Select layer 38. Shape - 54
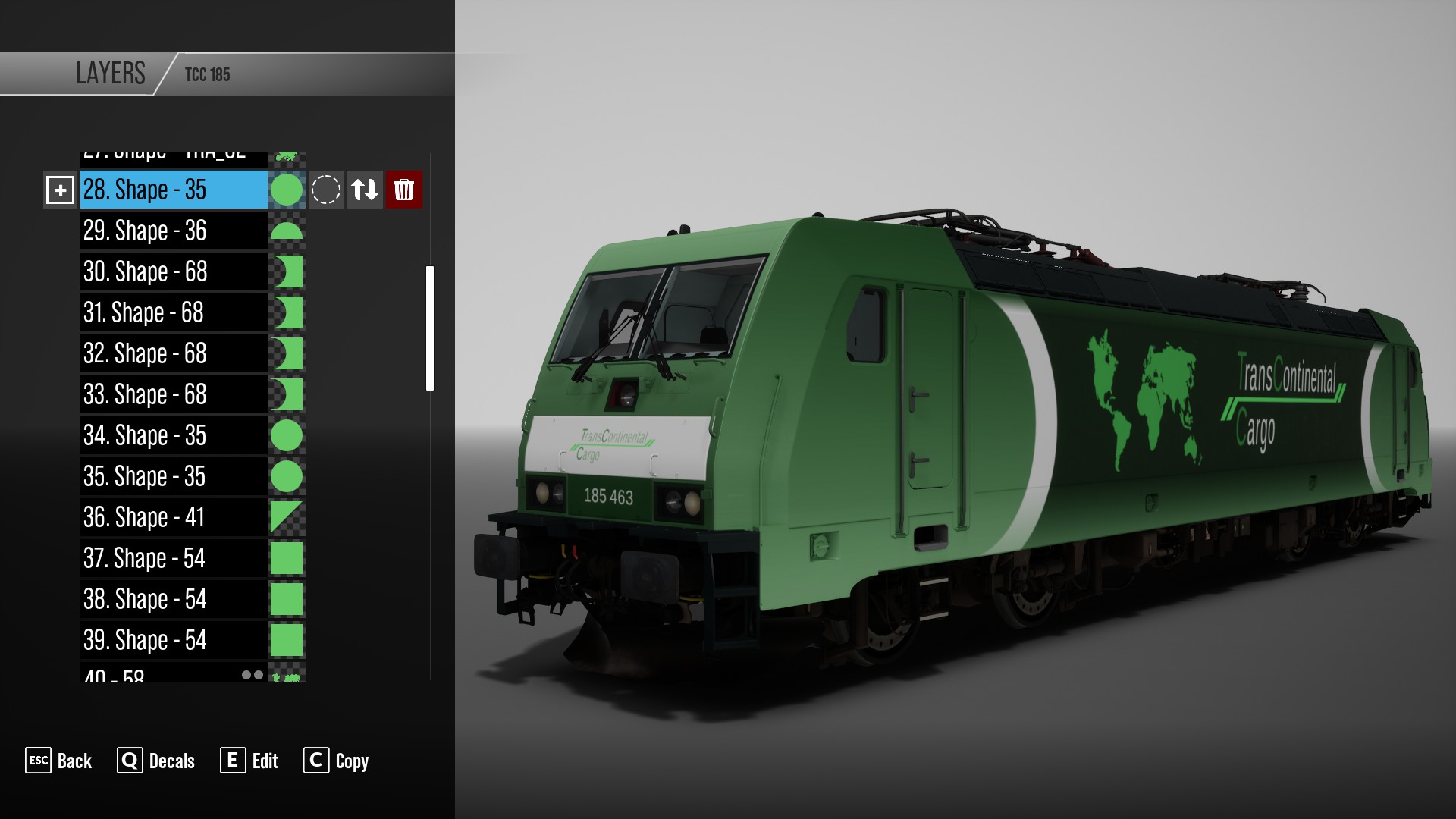 (x=174, y=599)
